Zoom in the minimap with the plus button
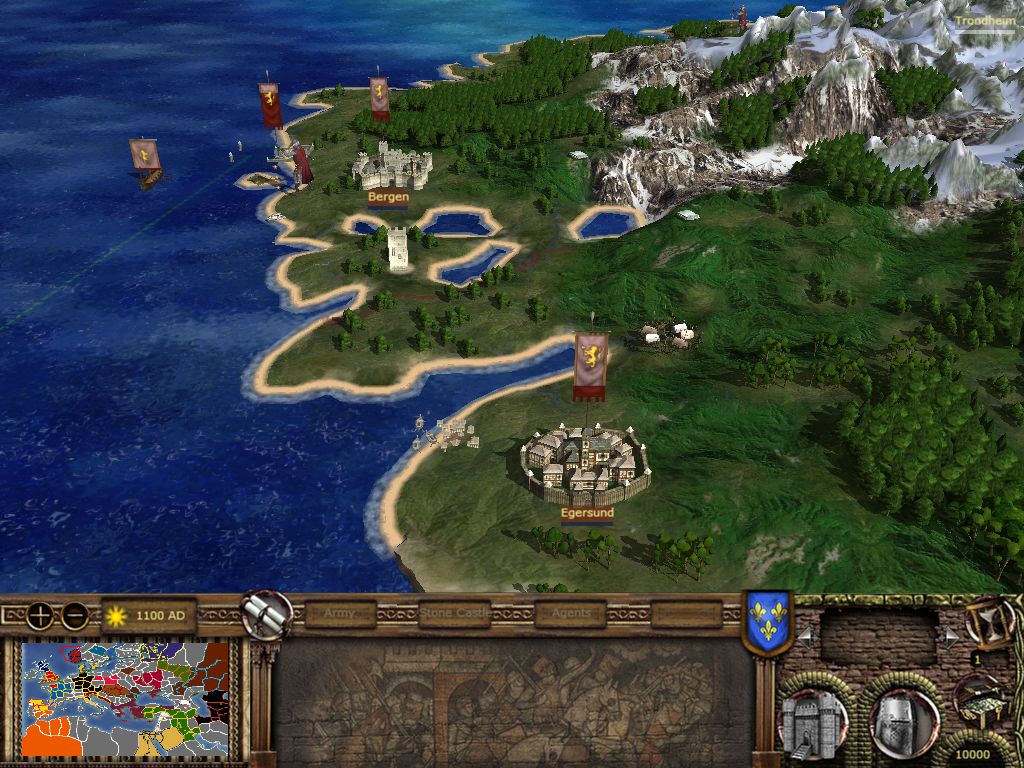The height and width of the screenshot is (768, 1024). click(40, 615)
